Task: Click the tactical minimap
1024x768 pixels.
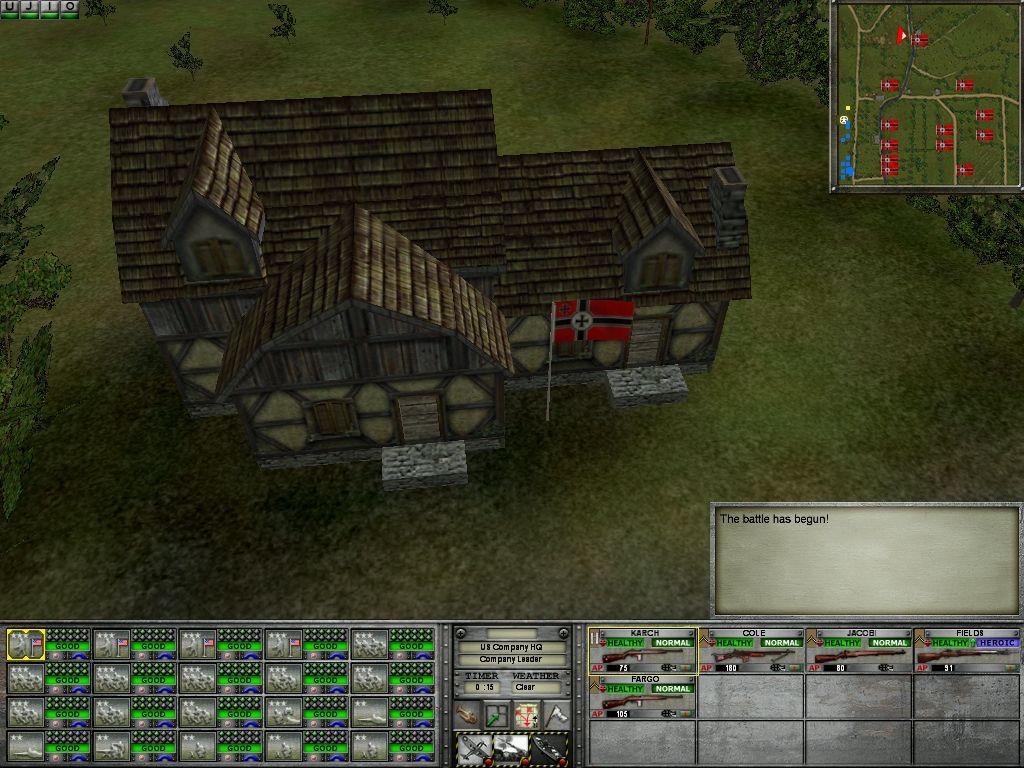Action: point(925,96)
